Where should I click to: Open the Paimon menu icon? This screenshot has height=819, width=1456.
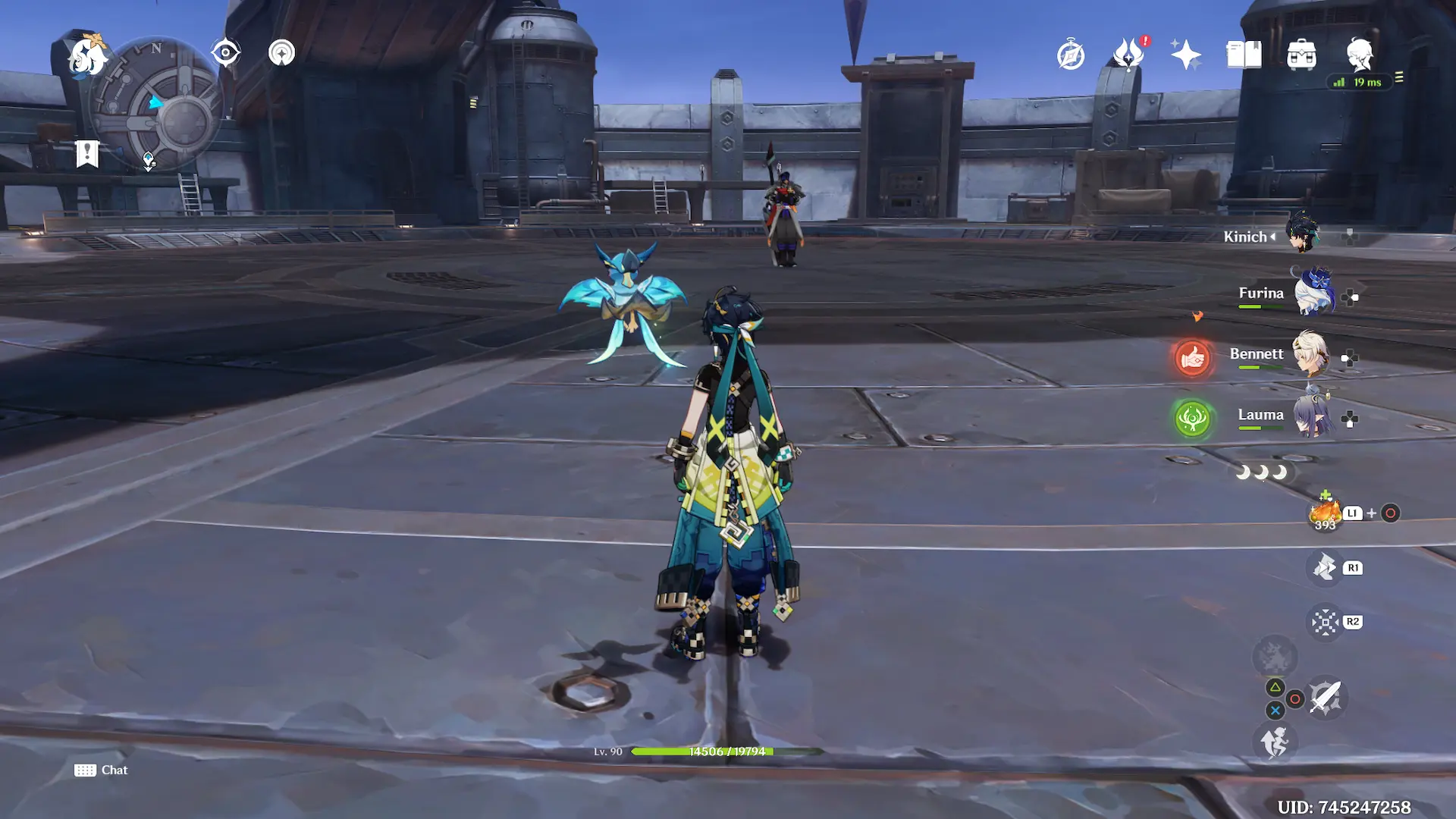click(x=86, y=56)
